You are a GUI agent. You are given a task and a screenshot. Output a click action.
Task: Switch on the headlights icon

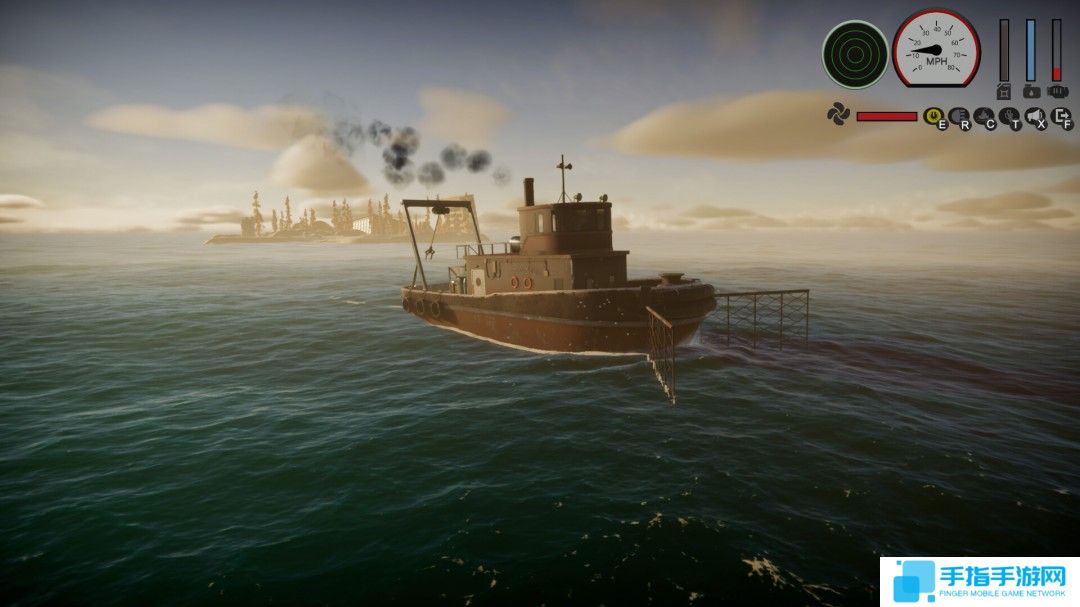(x=958, y=116)
